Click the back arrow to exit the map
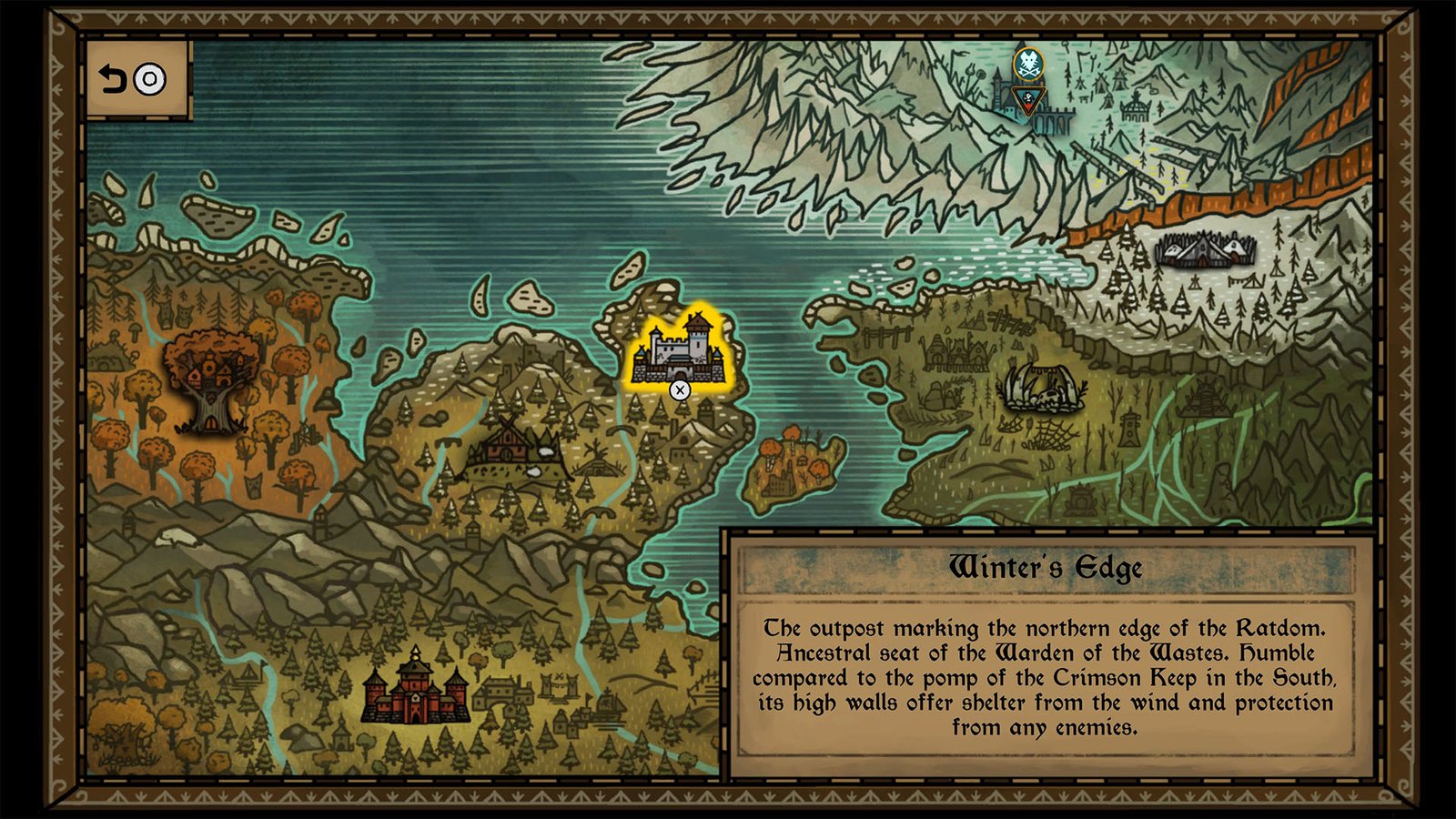 113,79
